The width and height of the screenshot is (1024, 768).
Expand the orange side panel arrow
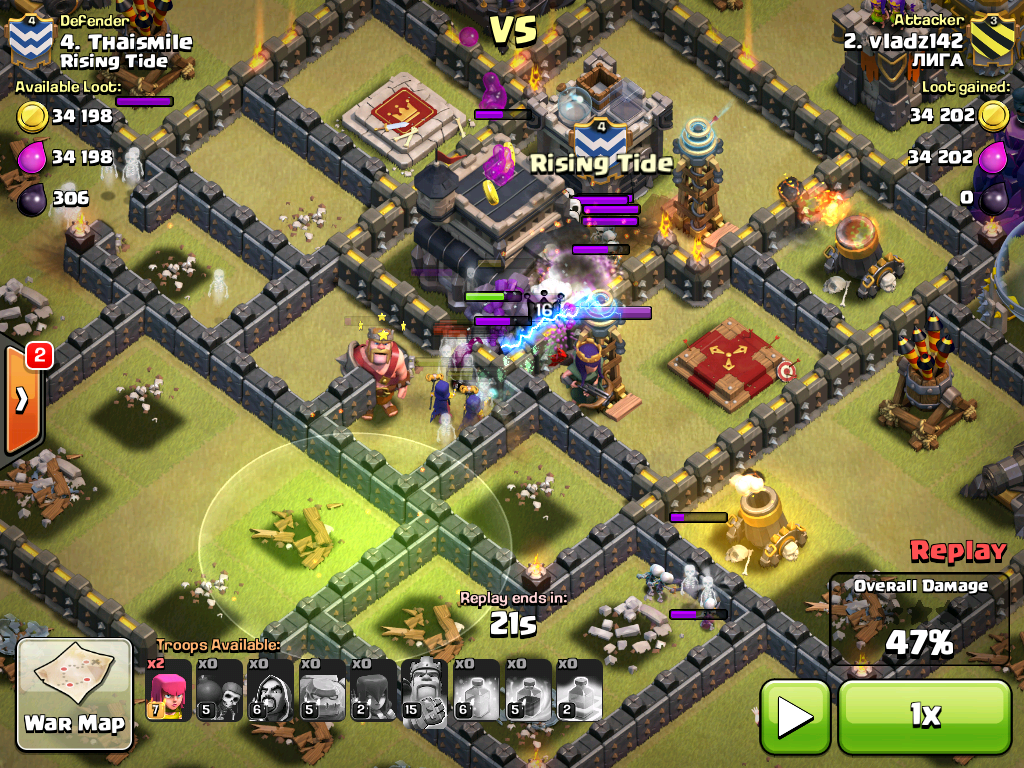coord(22,400)
